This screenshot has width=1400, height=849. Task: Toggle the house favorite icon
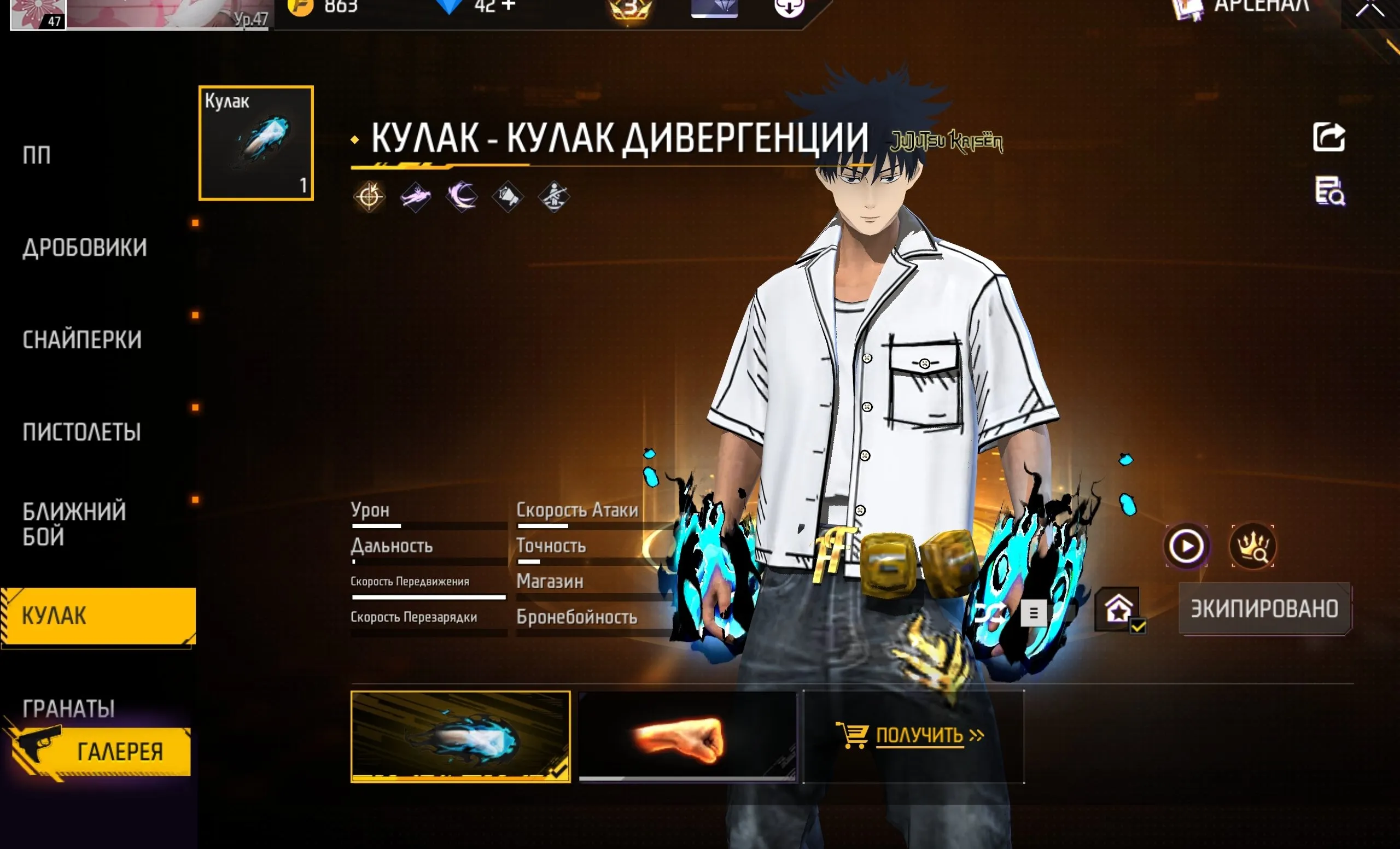click(1118, 610)
